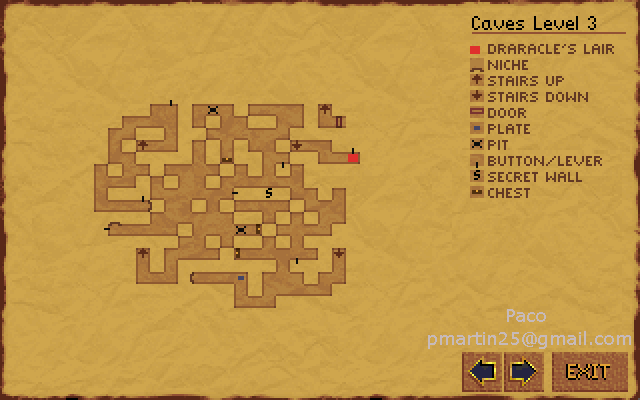
Task: Click the EXIT button to close map
Action: [x=589, y=372]
